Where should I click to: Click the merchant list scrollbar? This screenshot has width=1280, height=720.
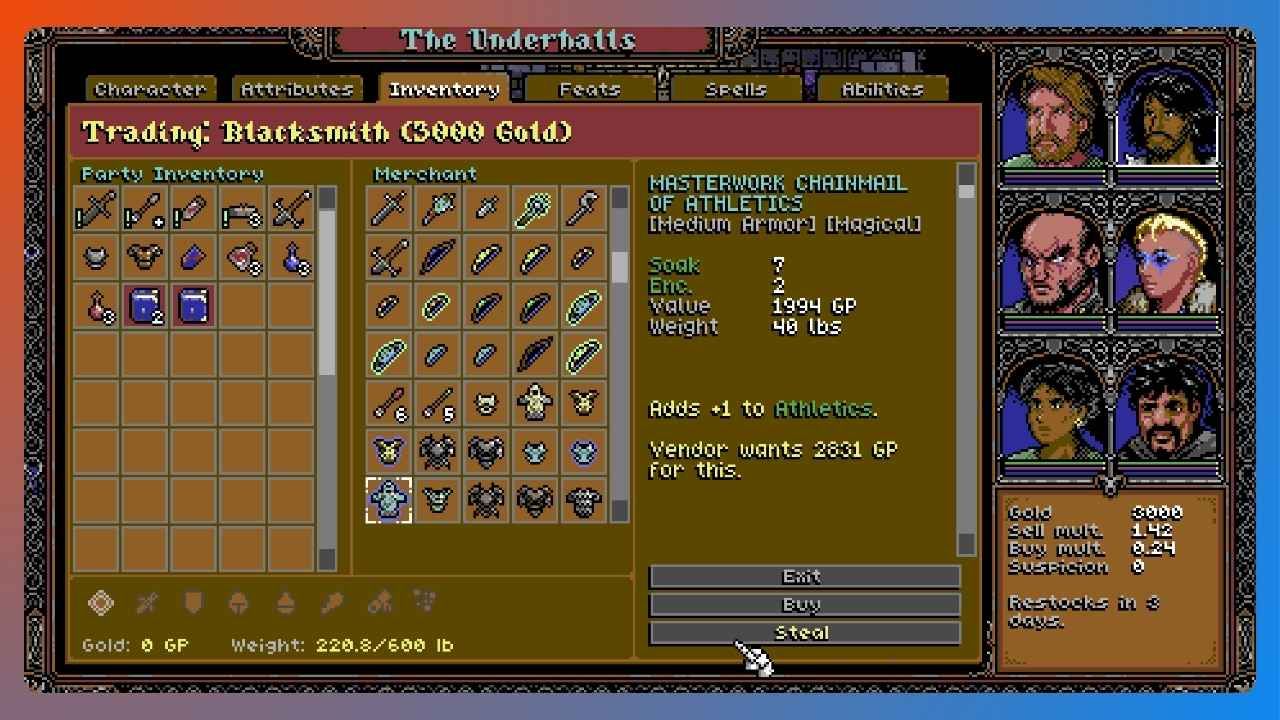(x=620, y=350)
